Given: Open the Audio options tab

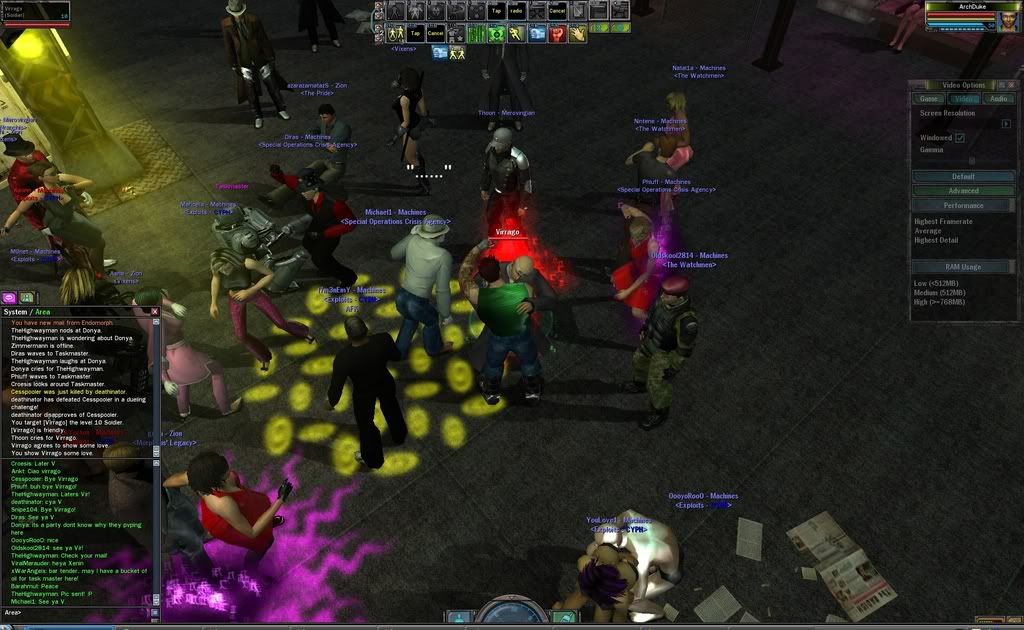Looking at the screenshot, I should (x=998, y=99).
